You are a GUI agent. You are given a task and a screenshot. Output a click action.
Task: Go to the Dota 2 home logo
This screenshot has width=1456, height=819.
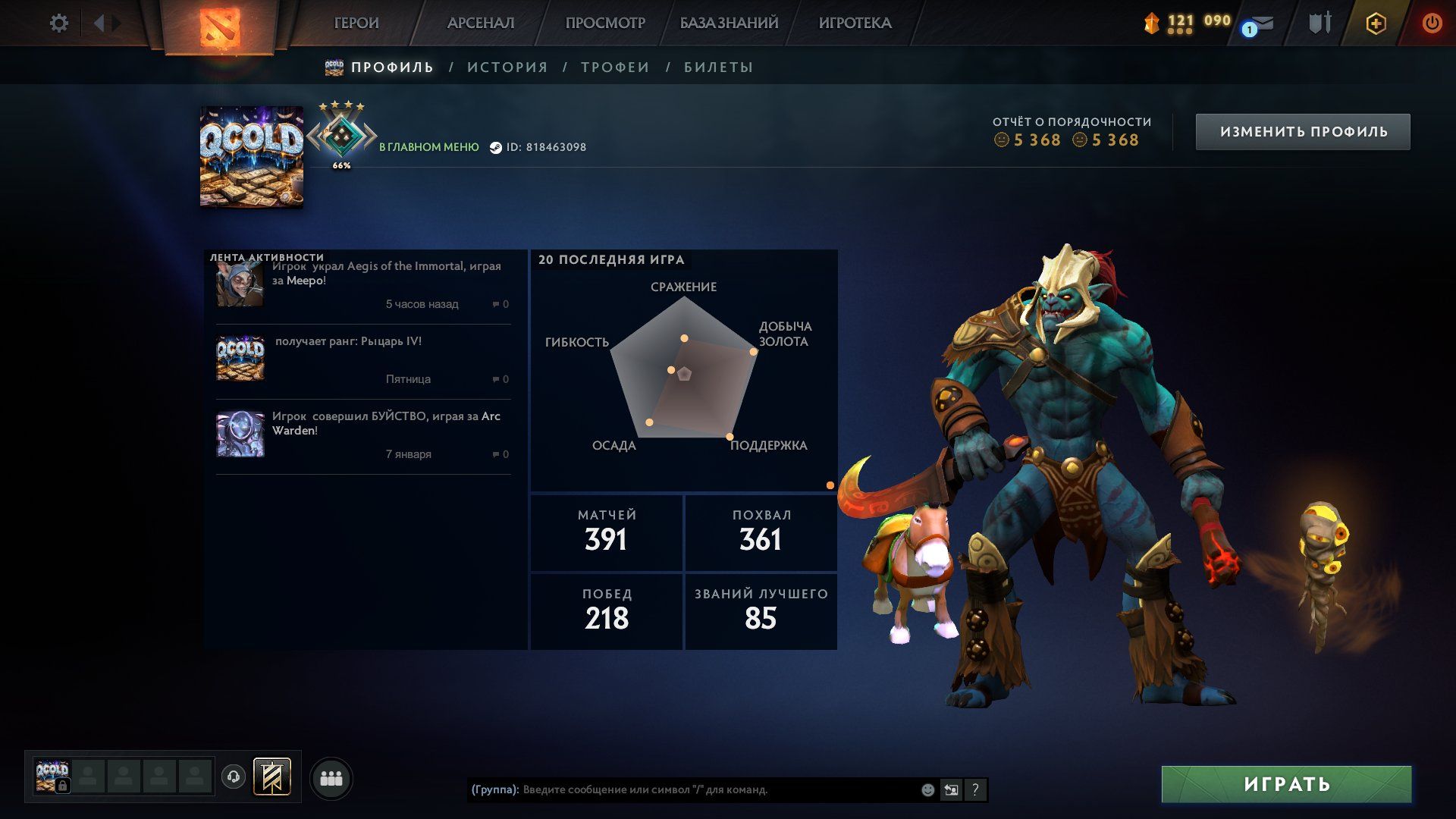coord(219,27)
